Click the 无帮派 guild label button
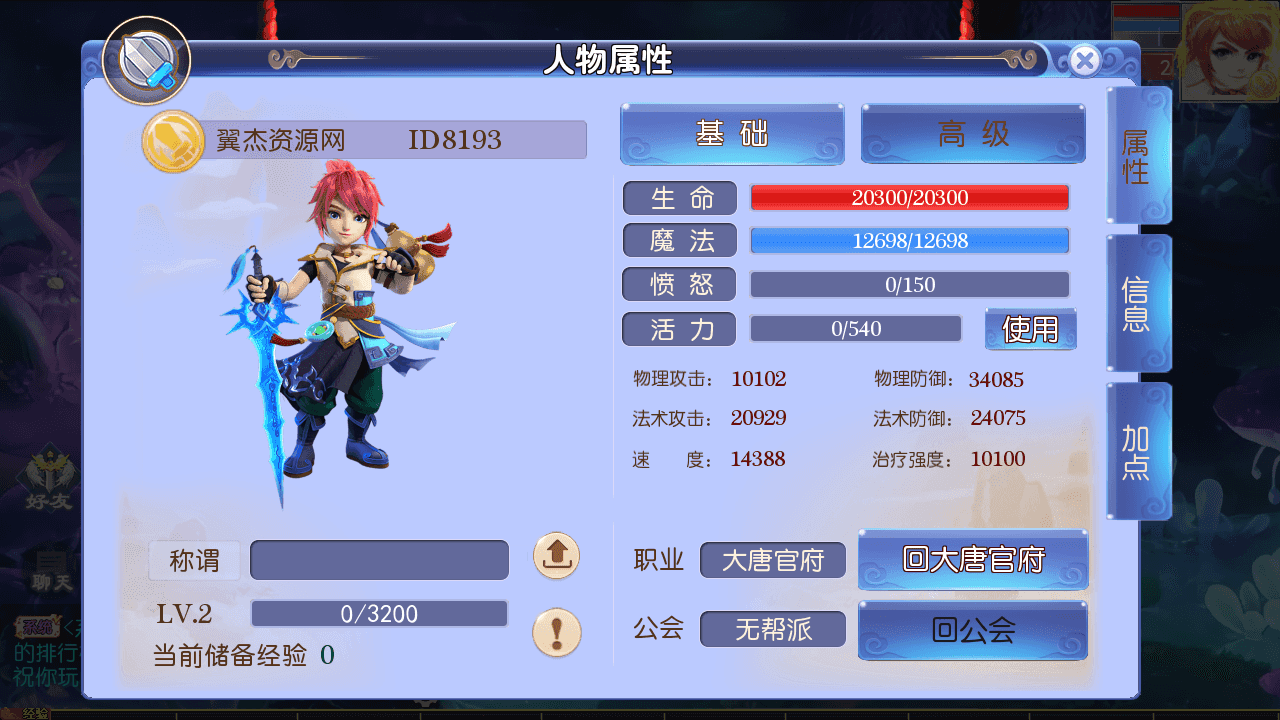 click(x=772, y=630)
